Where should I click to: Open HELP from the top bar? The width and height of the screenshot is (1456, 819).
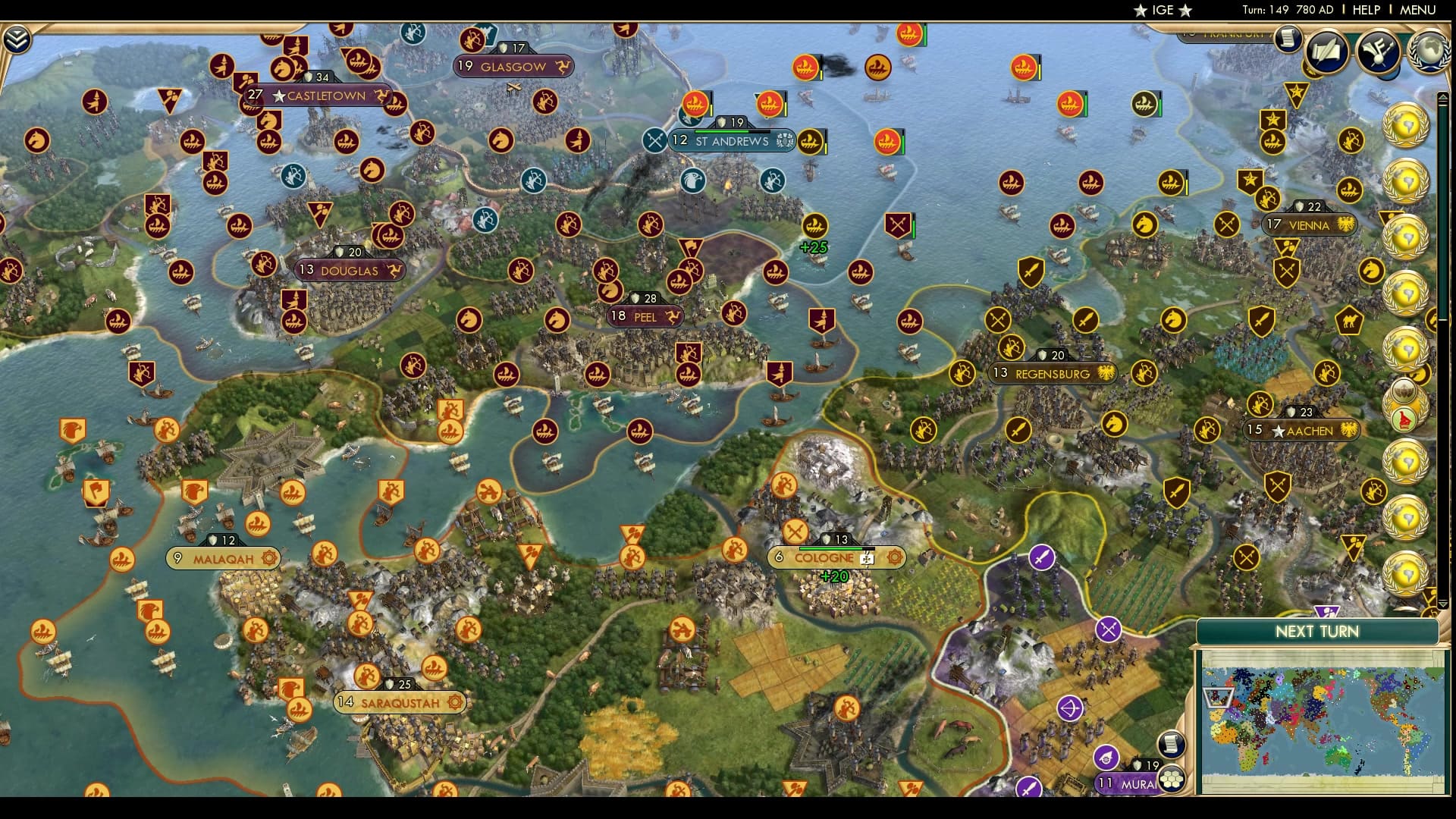[x=1367, y=10]
